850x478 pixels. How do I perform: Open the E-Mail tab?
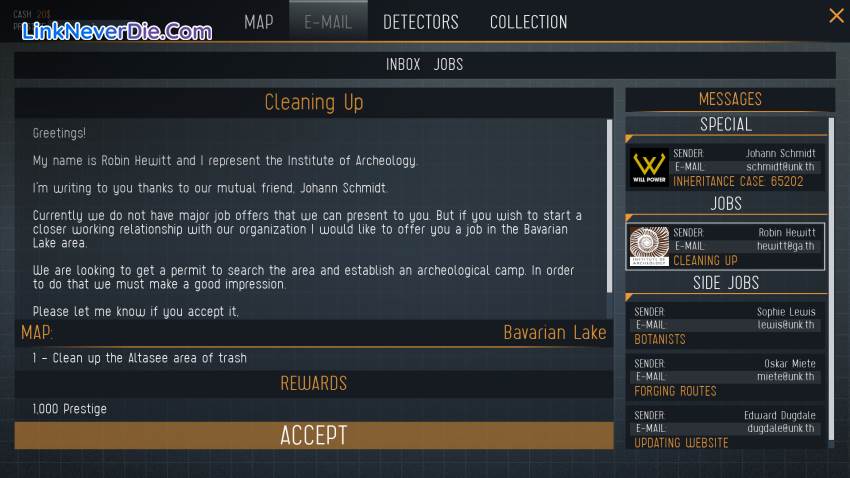point(328,21)
